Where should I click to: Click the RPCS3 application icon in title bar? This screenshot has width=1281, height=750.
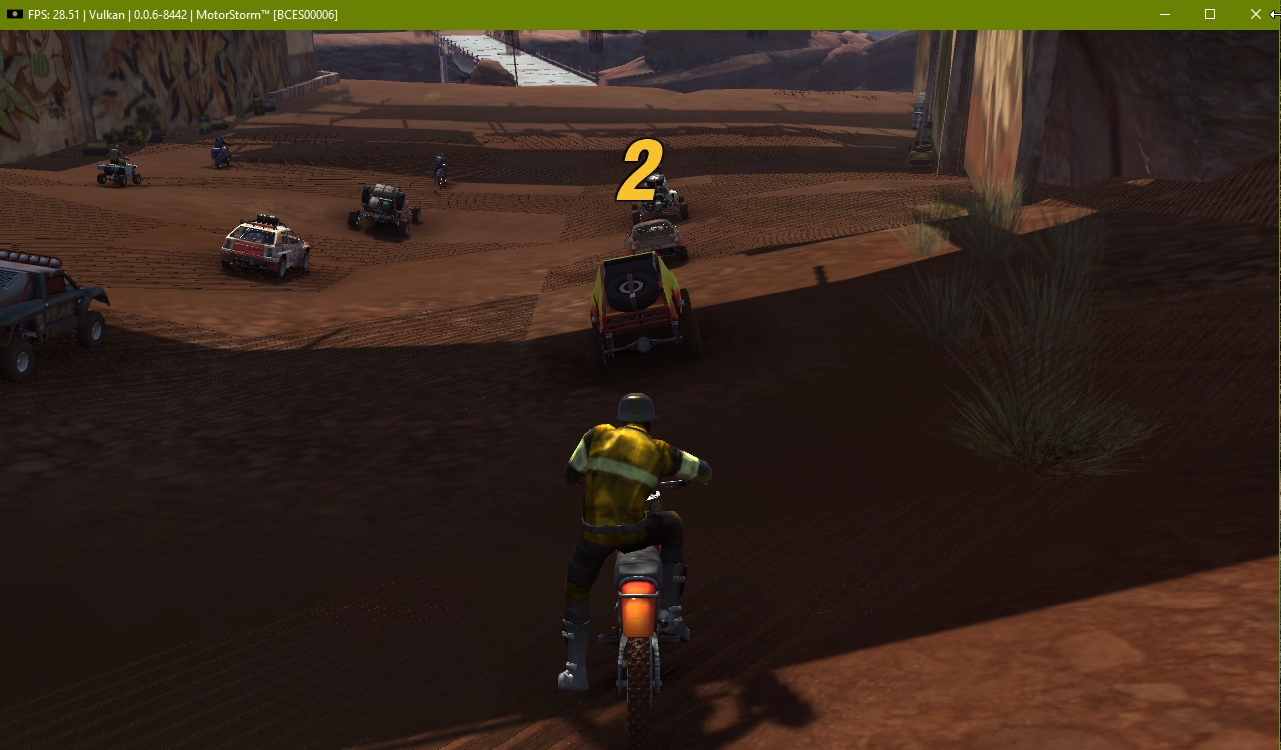14,14
